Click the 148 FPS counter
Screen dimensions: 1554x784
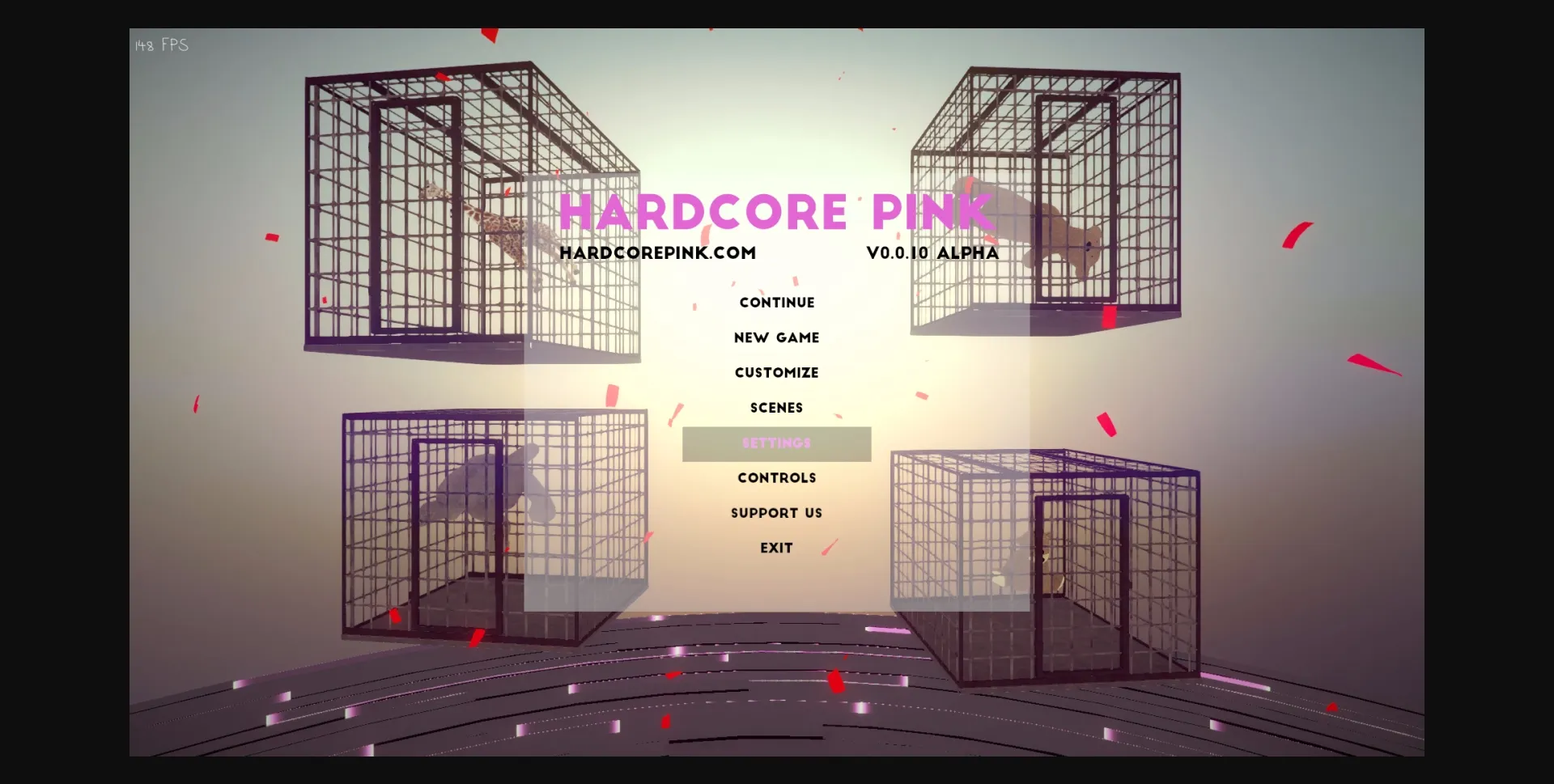tap(160, 45)
